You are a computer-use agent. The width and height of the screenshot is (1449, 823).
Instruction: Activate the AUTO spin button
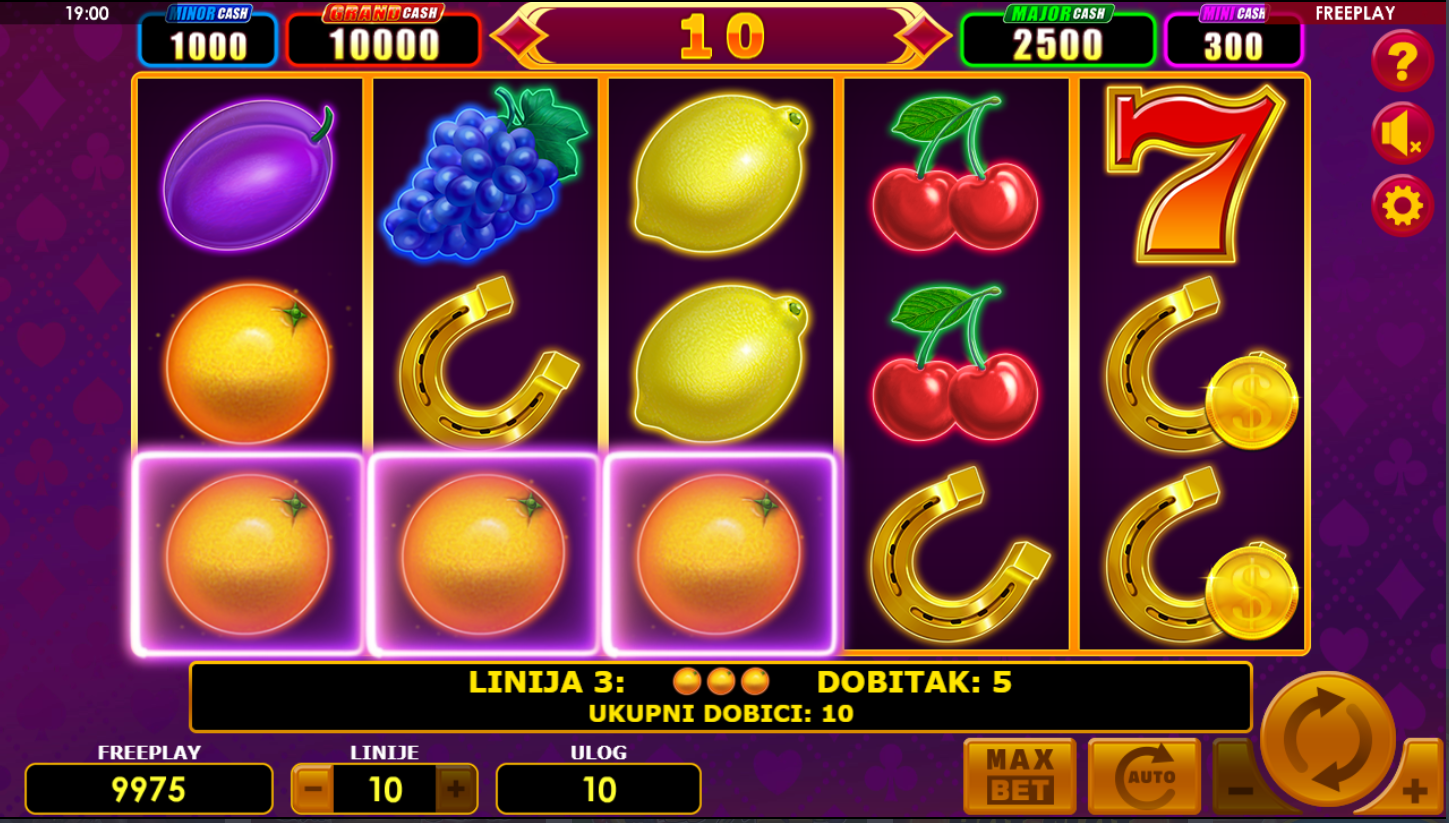pyautogui.click(x=1144, y=776)
